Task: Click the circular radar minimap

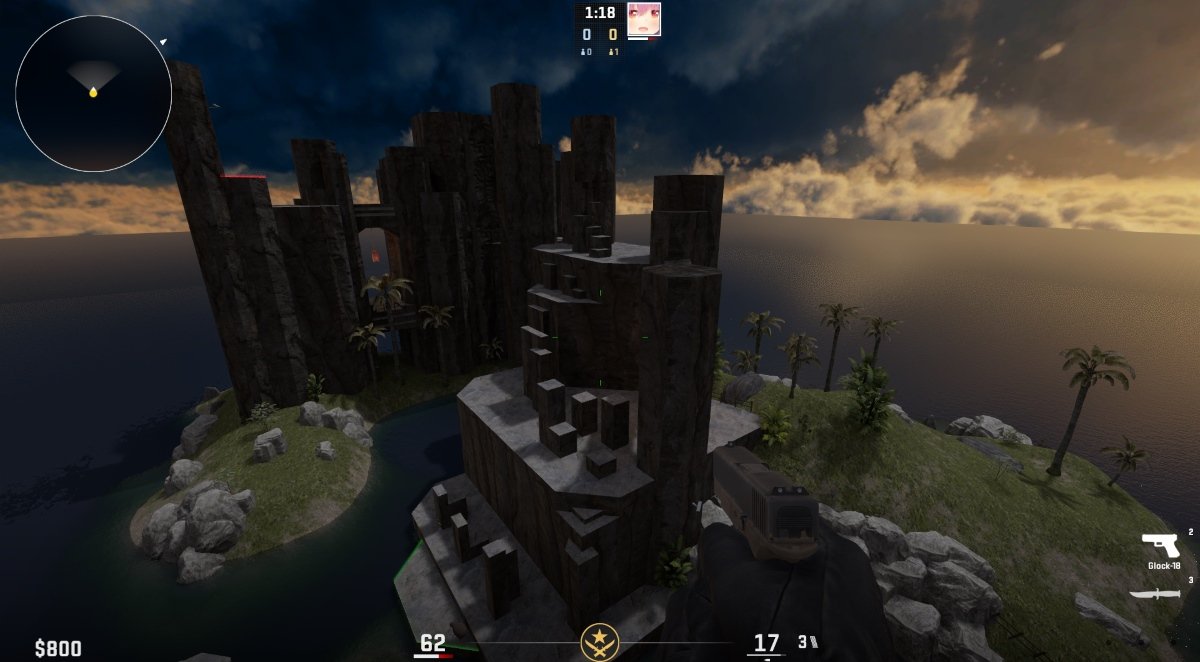Action: point(93,93)
